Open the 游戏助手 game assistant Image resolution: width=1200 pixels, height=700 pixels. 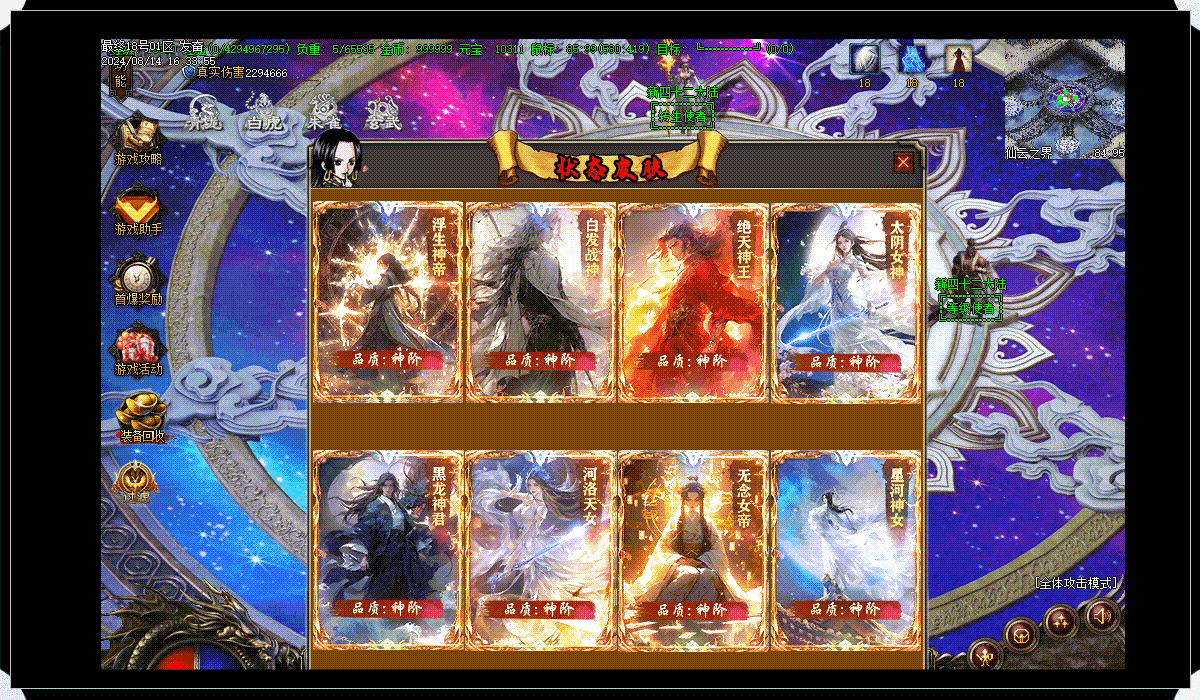[138, 210]
